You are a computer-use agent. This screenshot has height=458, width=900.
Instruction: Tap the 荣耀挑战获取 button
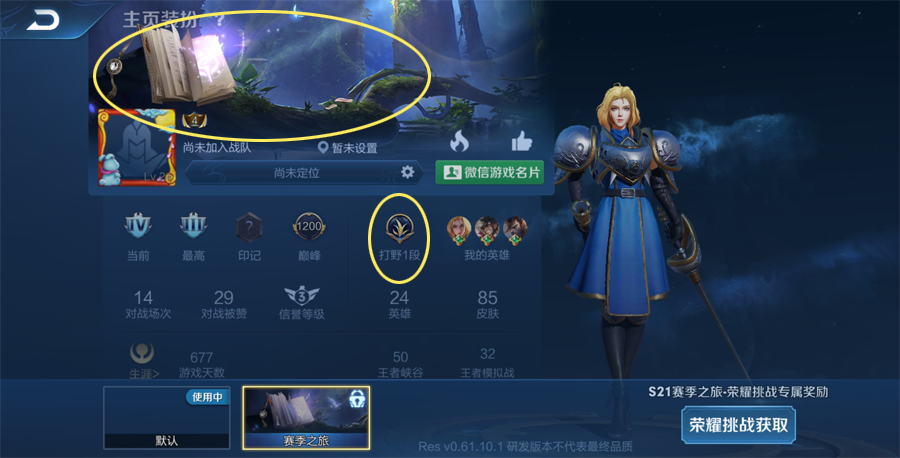[x=739, y=424]
